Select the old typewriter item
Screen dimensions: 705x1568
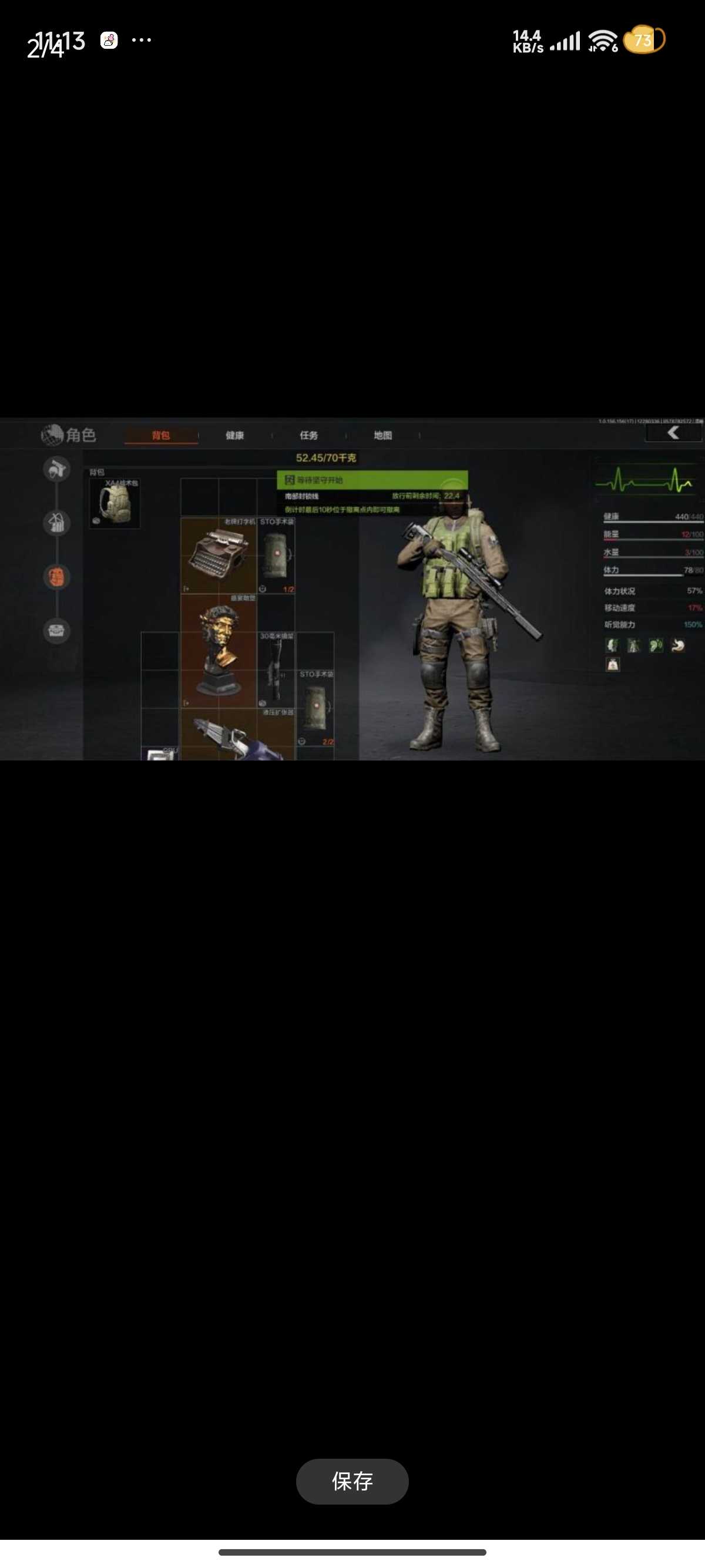coord(219,555)
